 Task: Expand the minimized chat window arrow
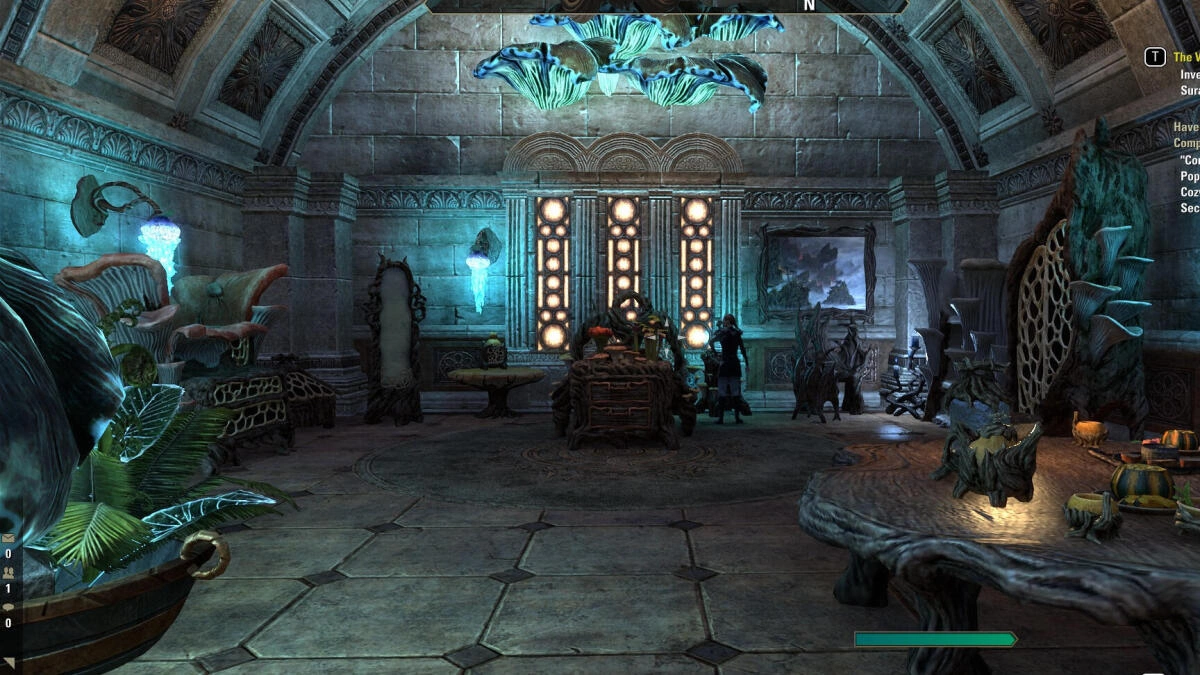click(x=8, y=661)
